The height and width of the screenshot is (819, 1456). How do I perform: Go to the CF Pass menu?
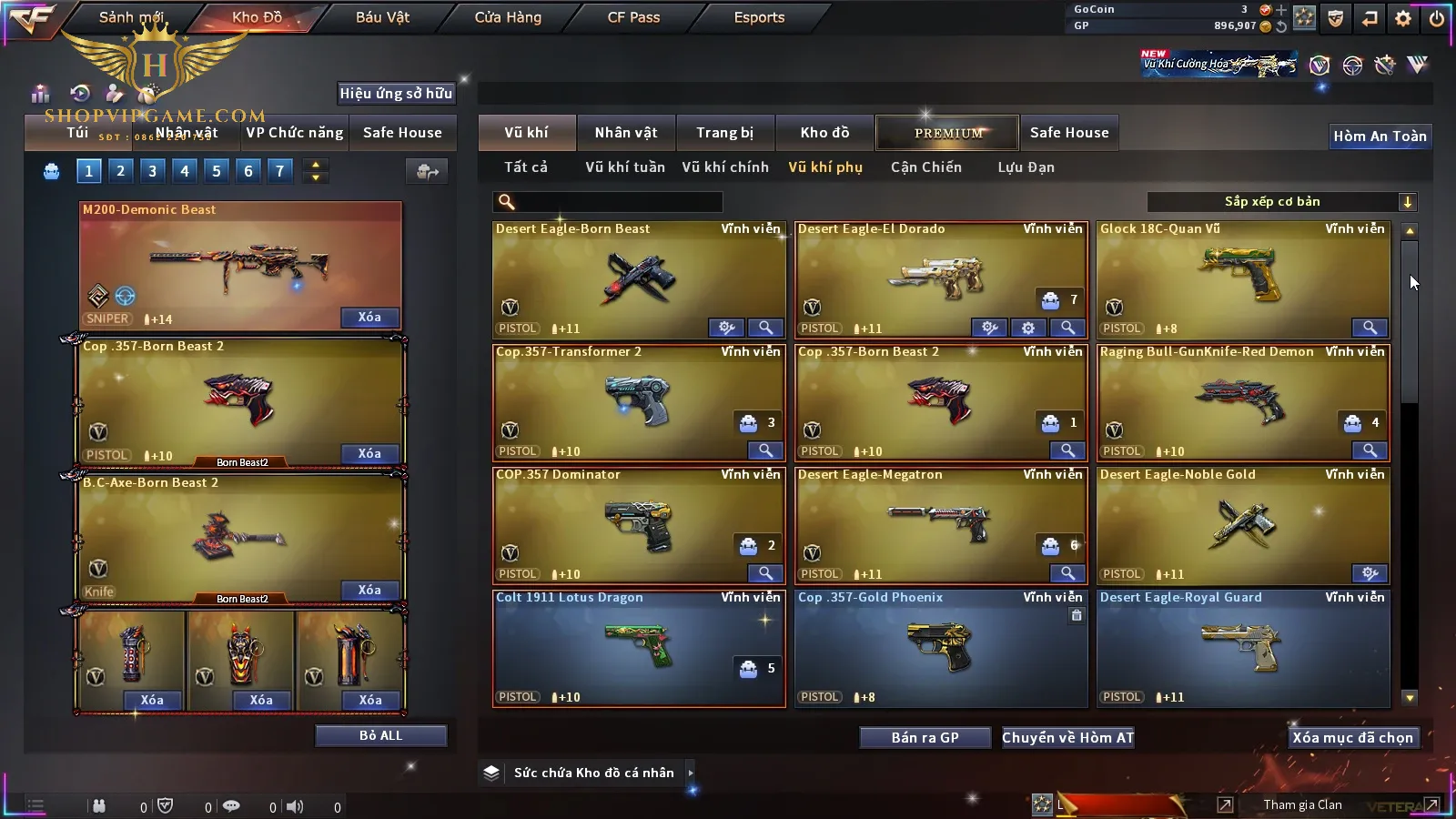tap(633, 17)
